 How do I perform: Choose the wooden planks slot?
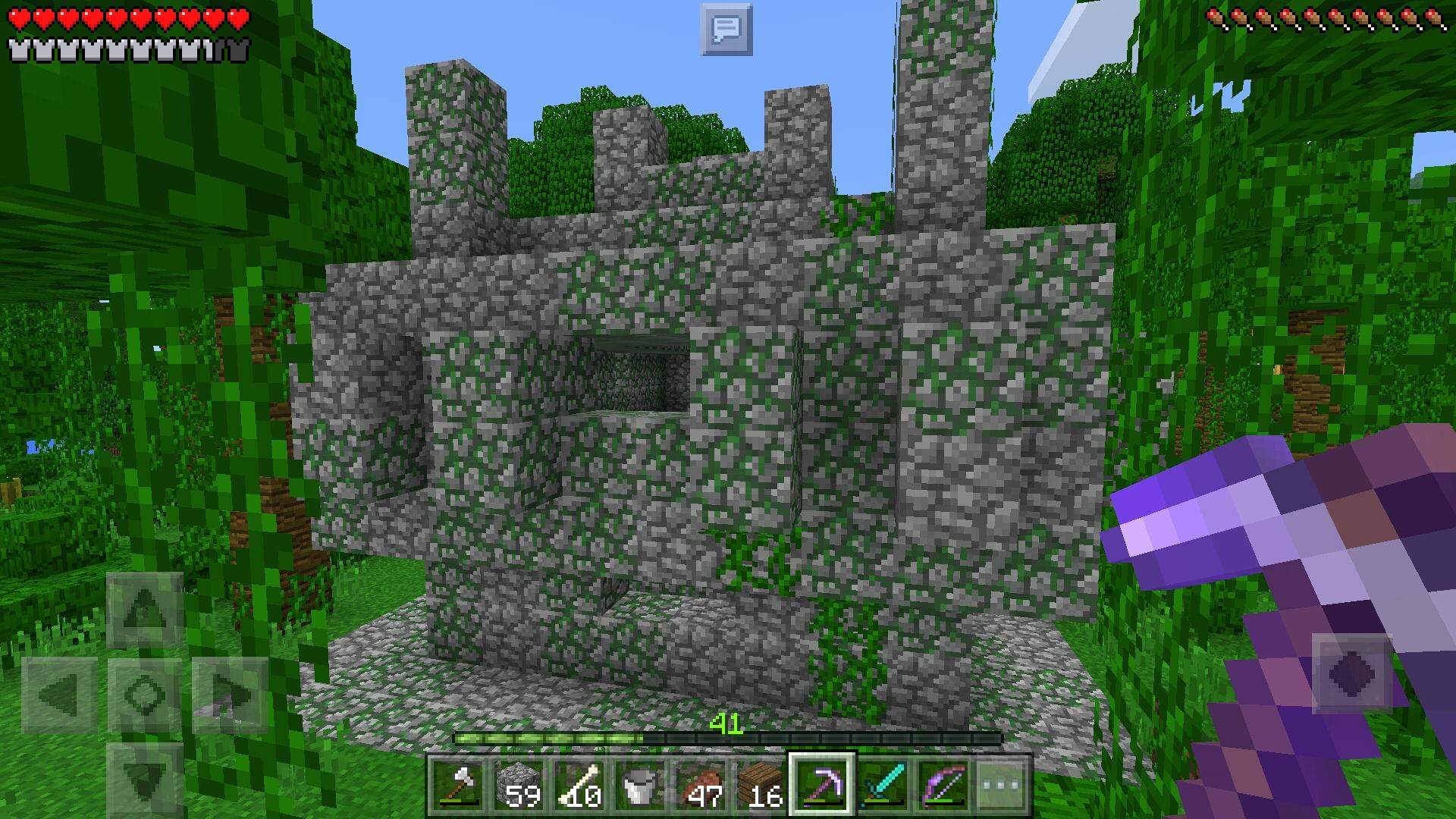click(x=762, y=785)
